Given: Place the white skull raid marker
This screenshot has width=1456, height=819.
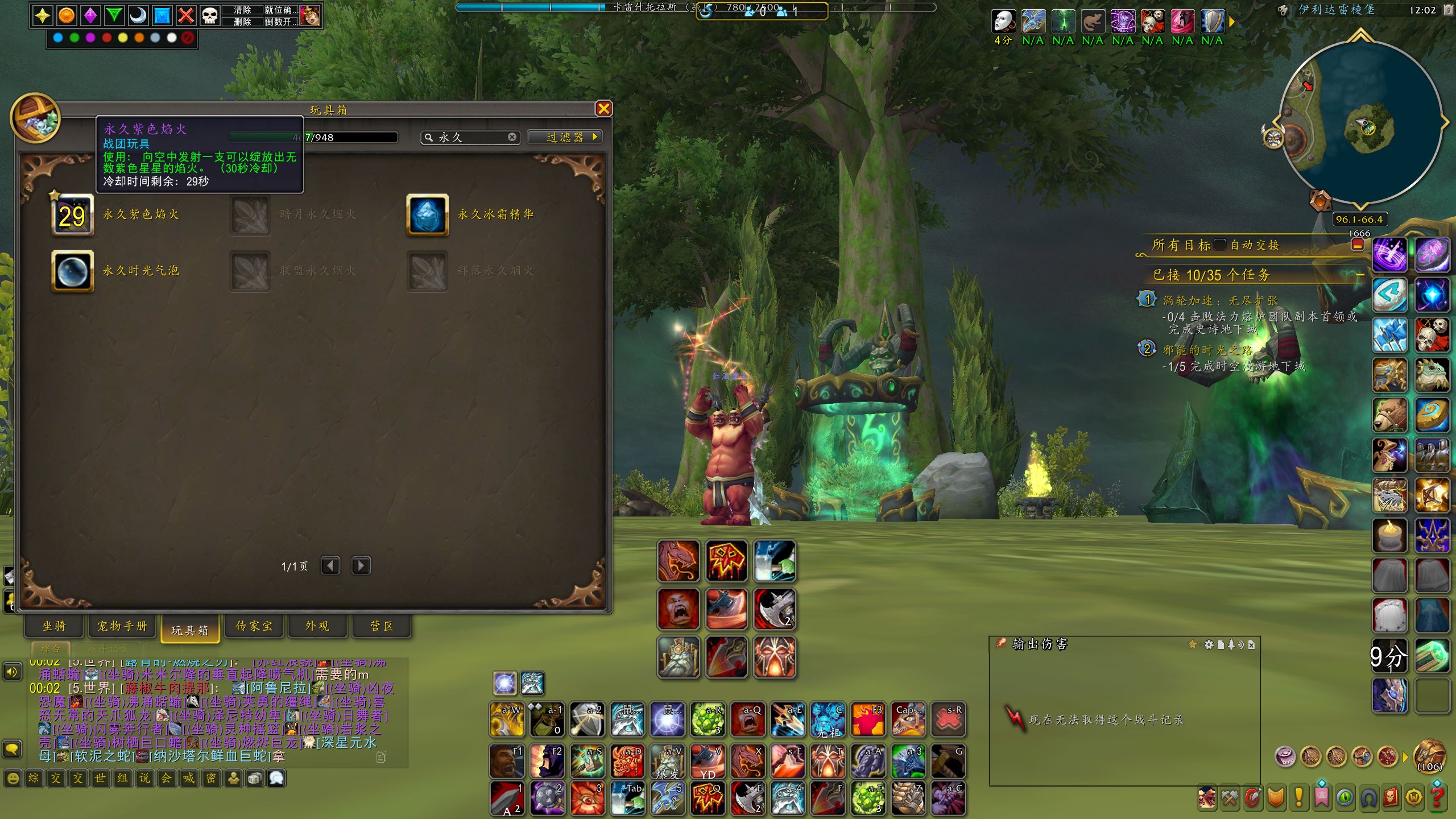Looking at the screenshot, I should coord(210,15).
